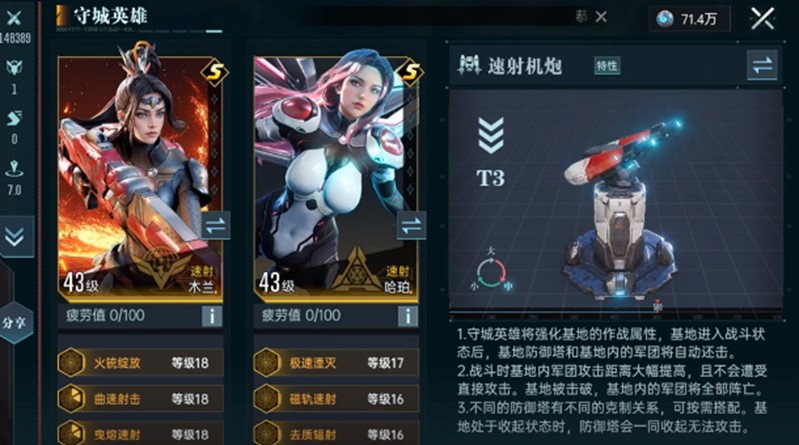Swap out hero 哈珀 with the arrows button
The height and width of the screenshot is (445, 799).
[x=411, y=224]
